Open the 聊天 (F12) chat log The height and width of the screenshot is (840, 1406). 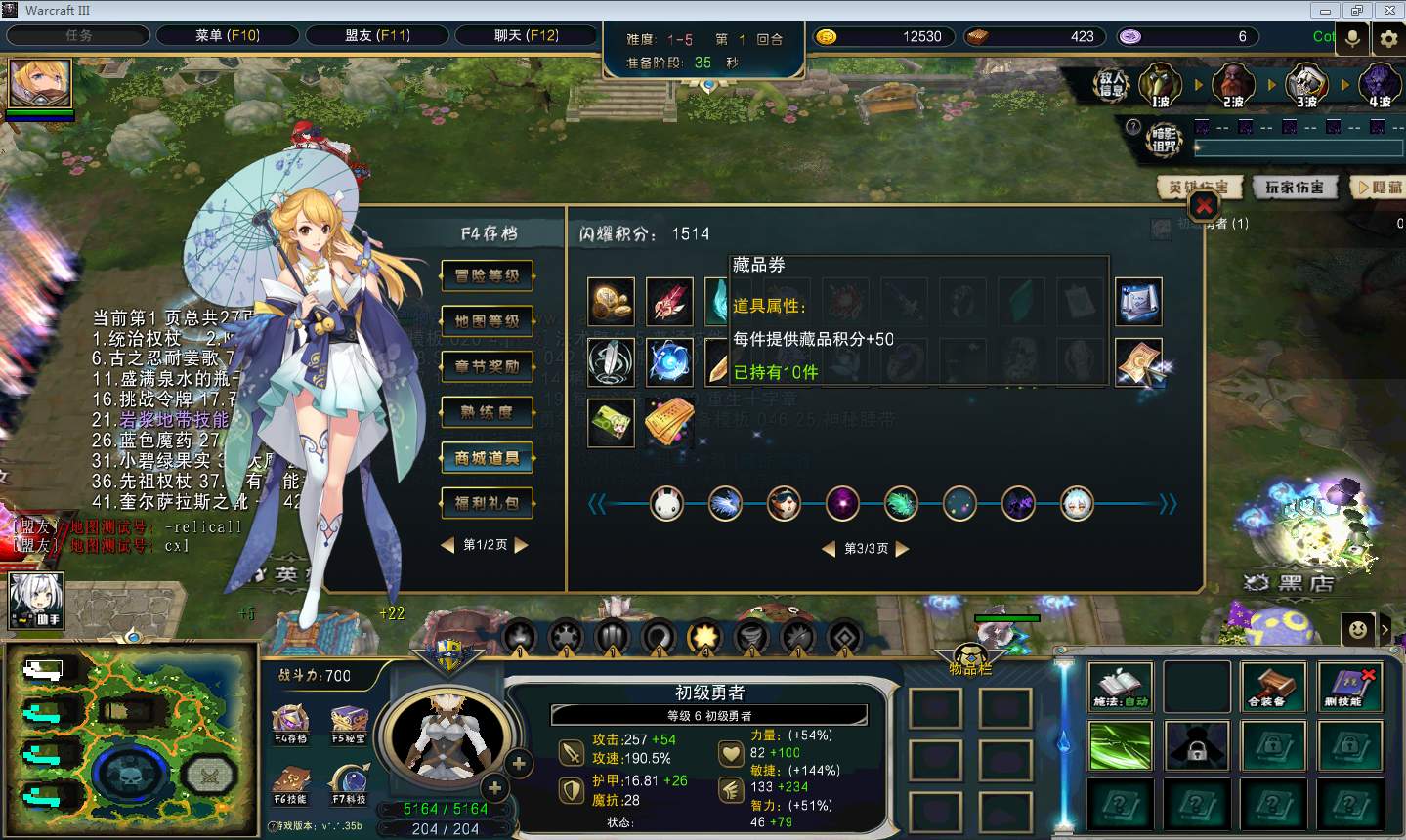[527, 36]
